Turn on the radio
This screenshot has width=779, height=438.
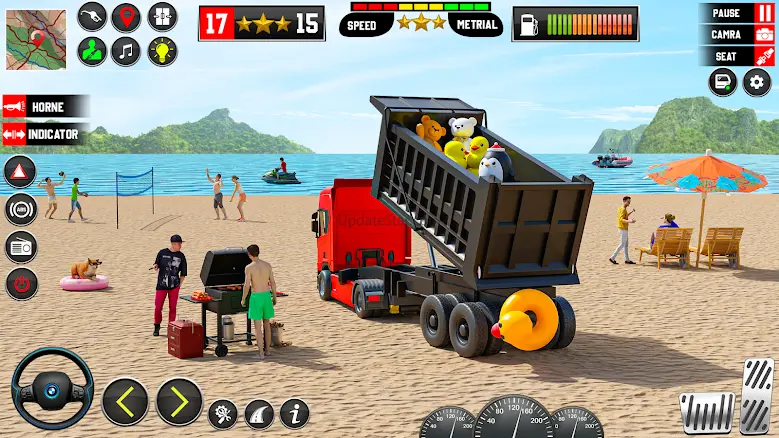[21, 246]
